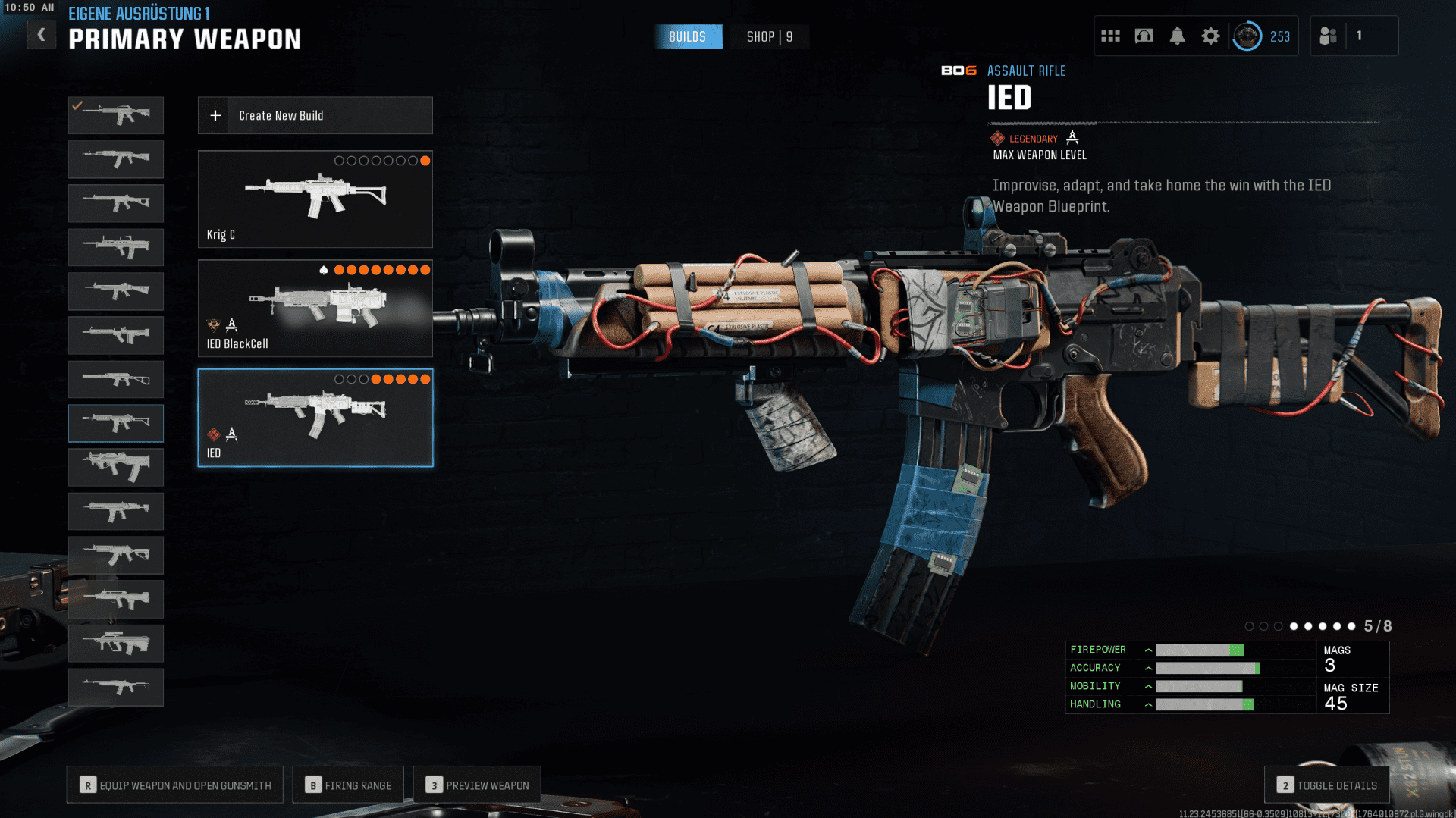
Task: Open the notifications bell
Action: [1177, 36]
